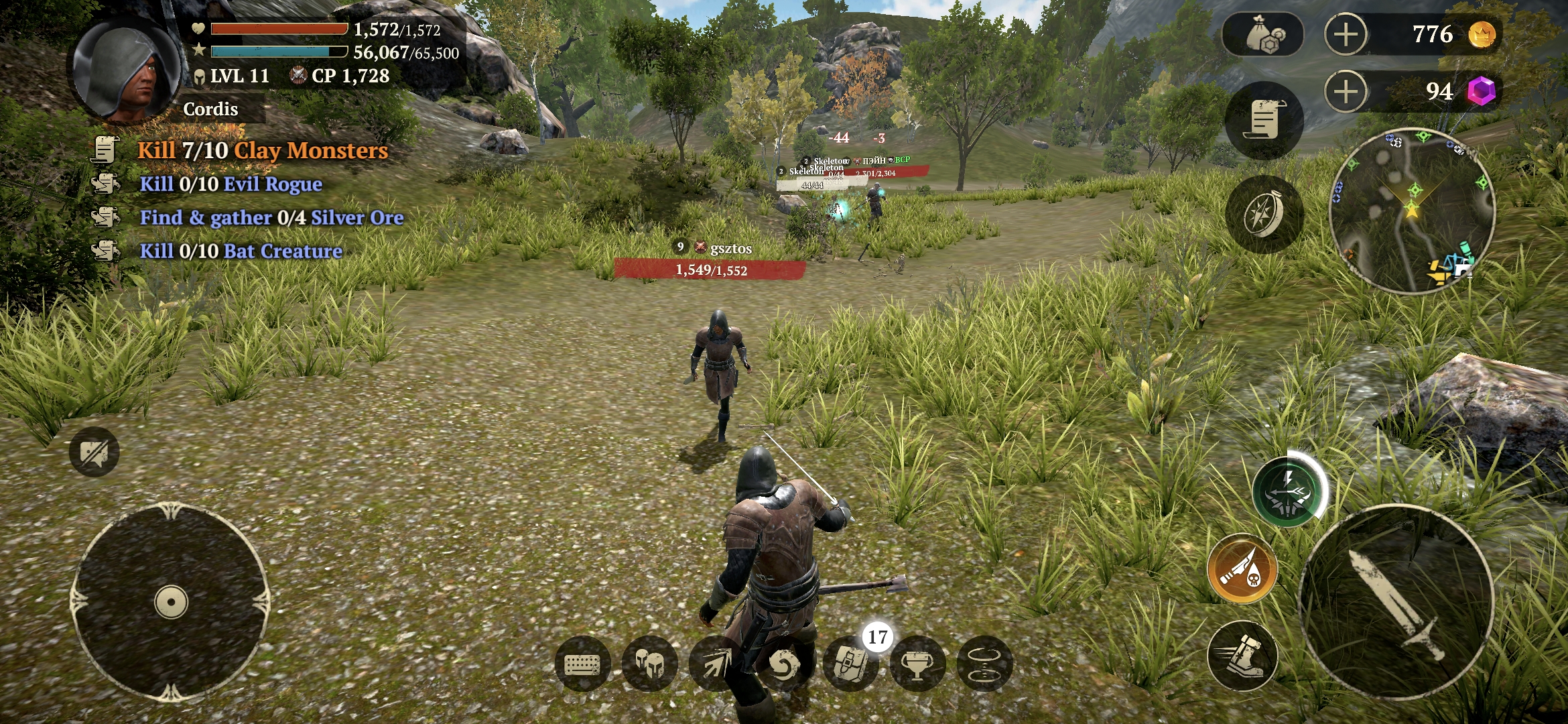This screenshot has width=1568, height=724.
Task: Open the compass navigation button
Action: (1264, 215)
